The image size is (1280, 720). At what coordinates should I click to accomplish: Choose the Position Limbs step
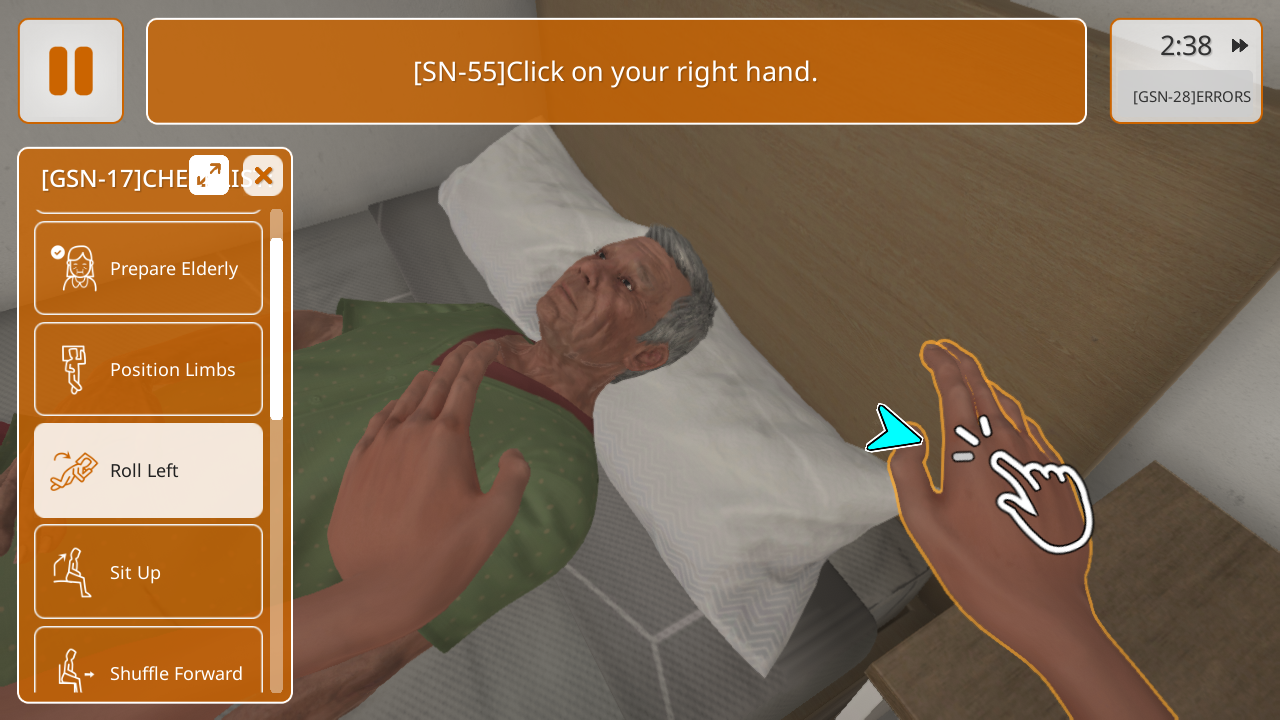pyautogui.click(x=149, y=369)
